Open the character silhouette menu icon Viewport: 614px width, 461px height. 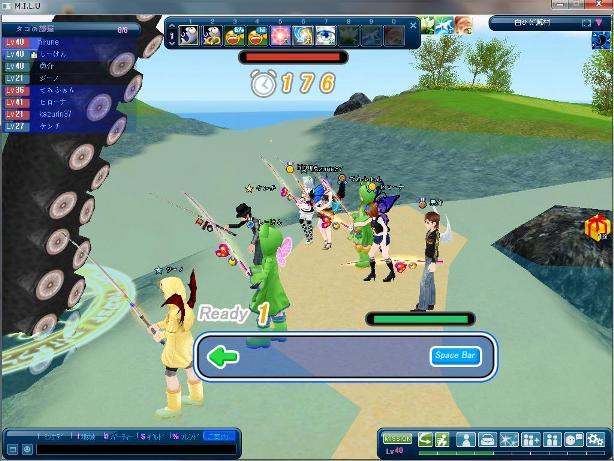466,439
